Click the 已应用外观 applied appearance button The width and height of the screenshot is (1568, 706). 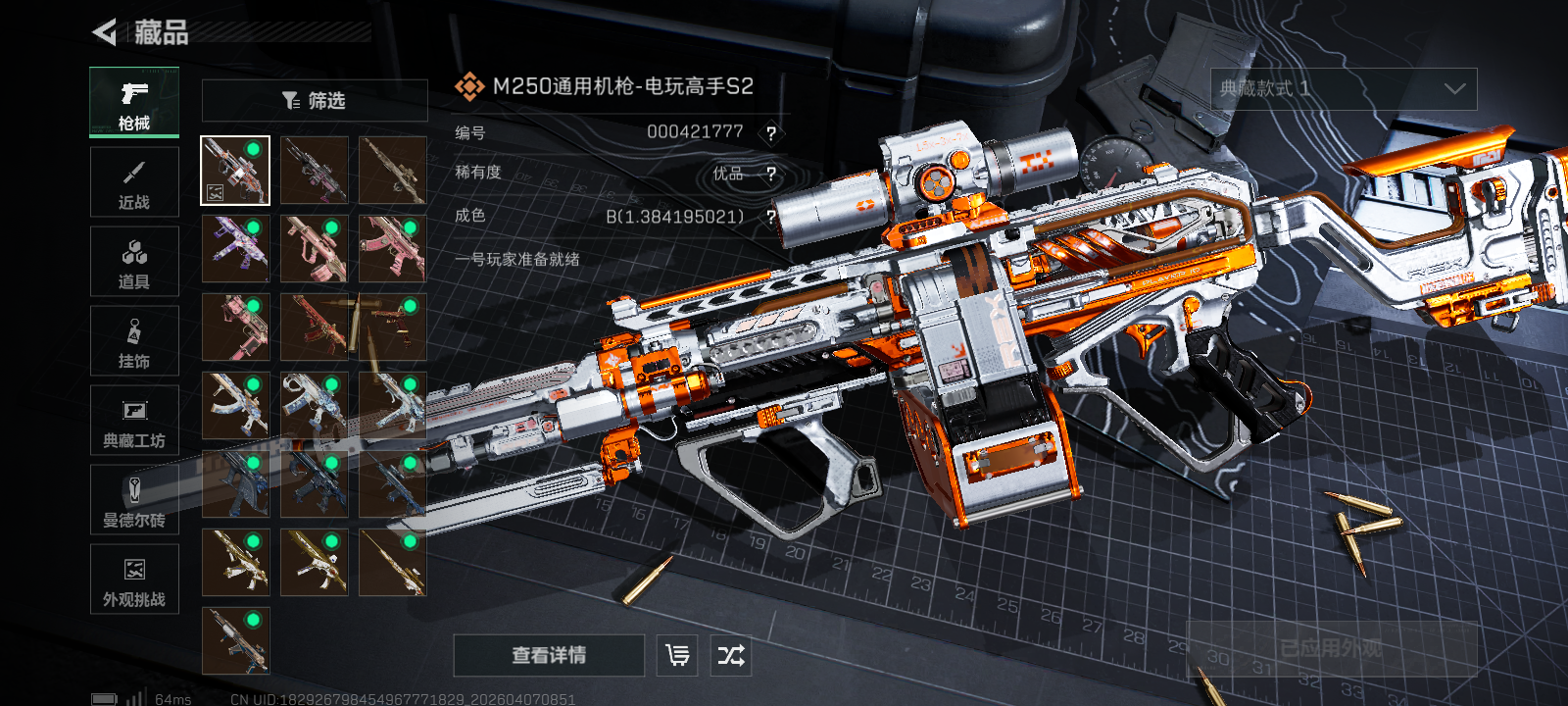tap(1331, 648)
